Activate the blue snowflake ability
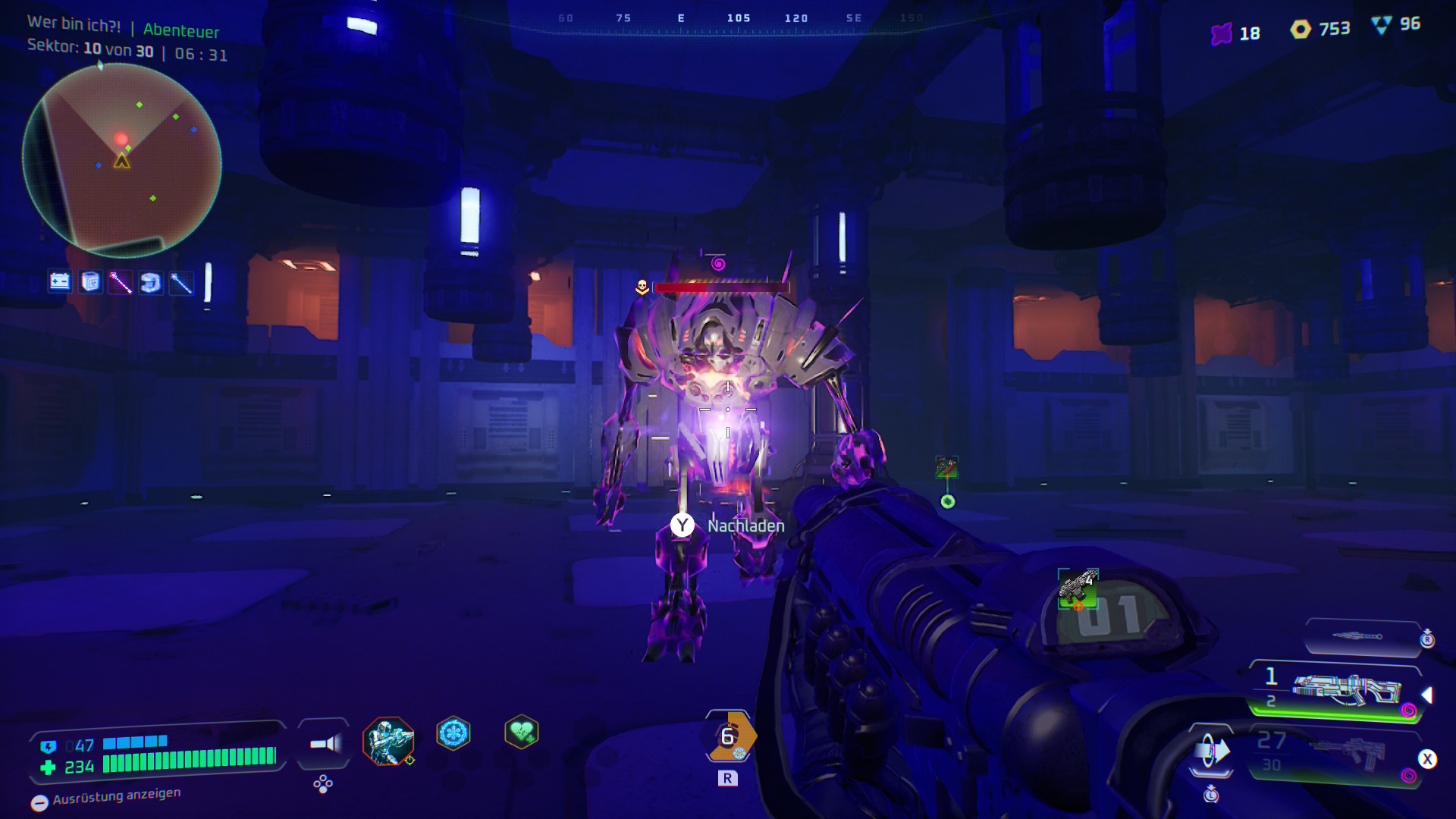 [x=453, y=733]
